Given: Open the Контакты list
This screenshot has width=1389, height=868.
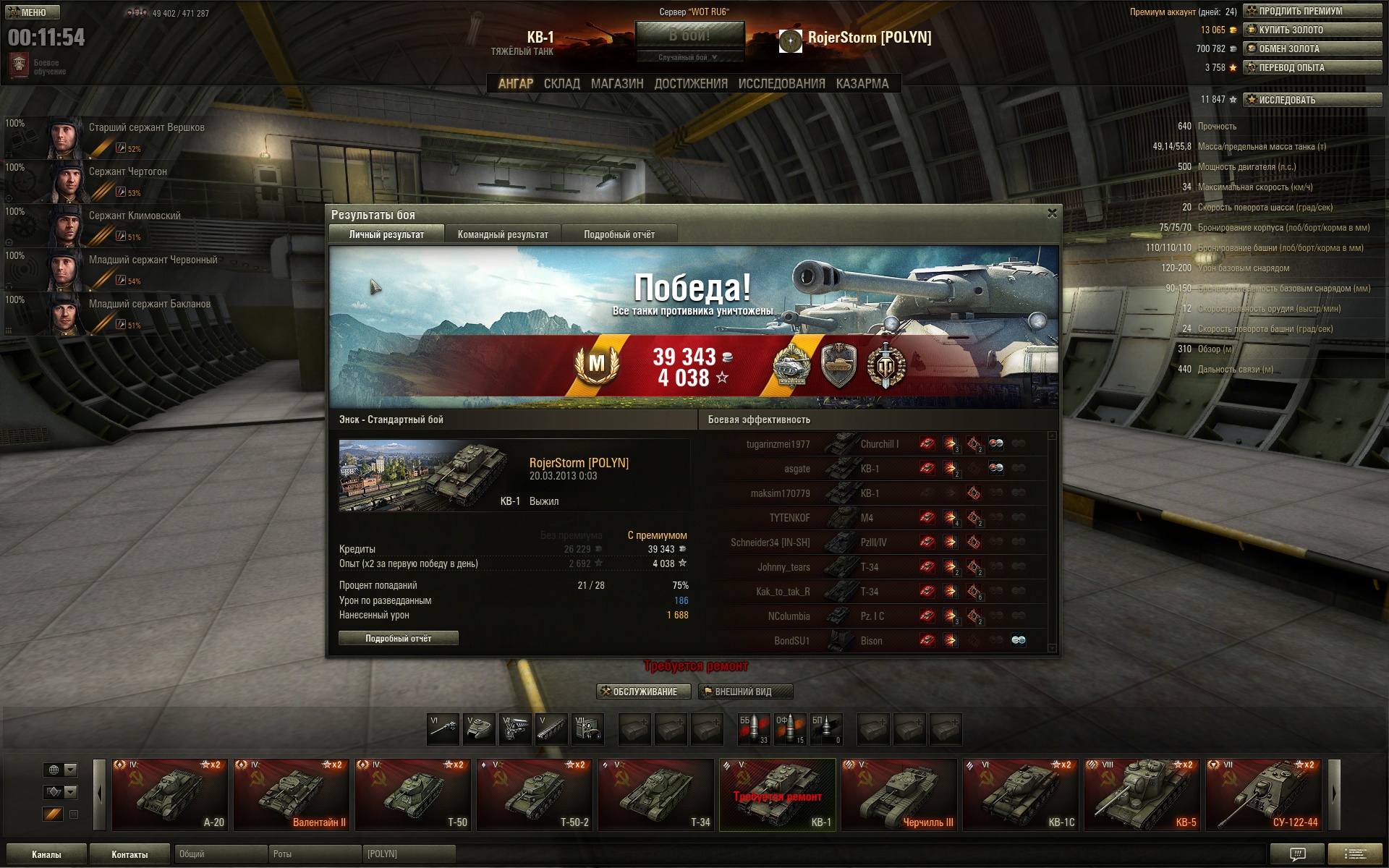Looking at the screenshot, I should coord(129,854).
